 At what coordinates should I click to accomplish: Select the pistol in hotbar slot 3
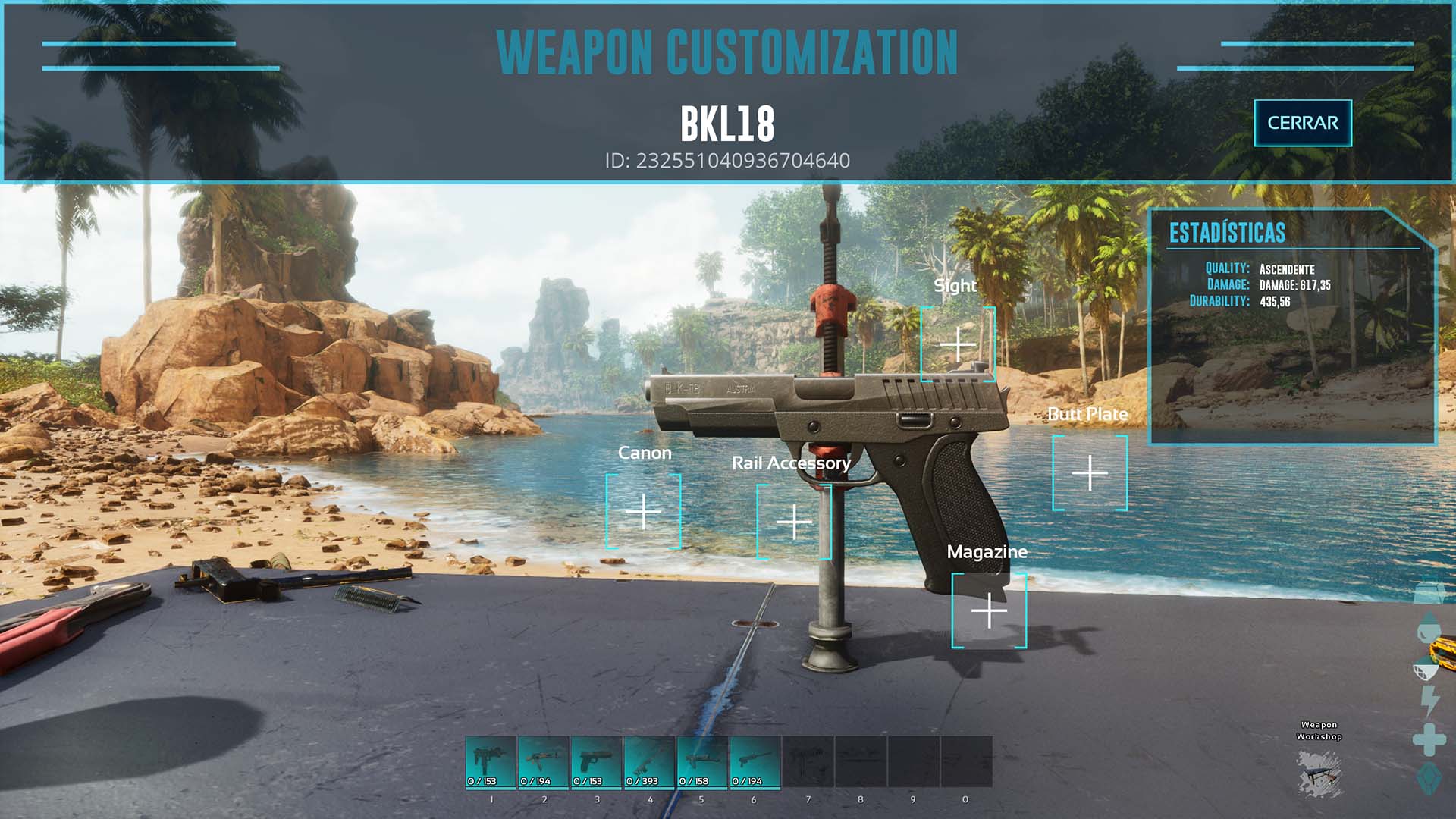[596, 762]
